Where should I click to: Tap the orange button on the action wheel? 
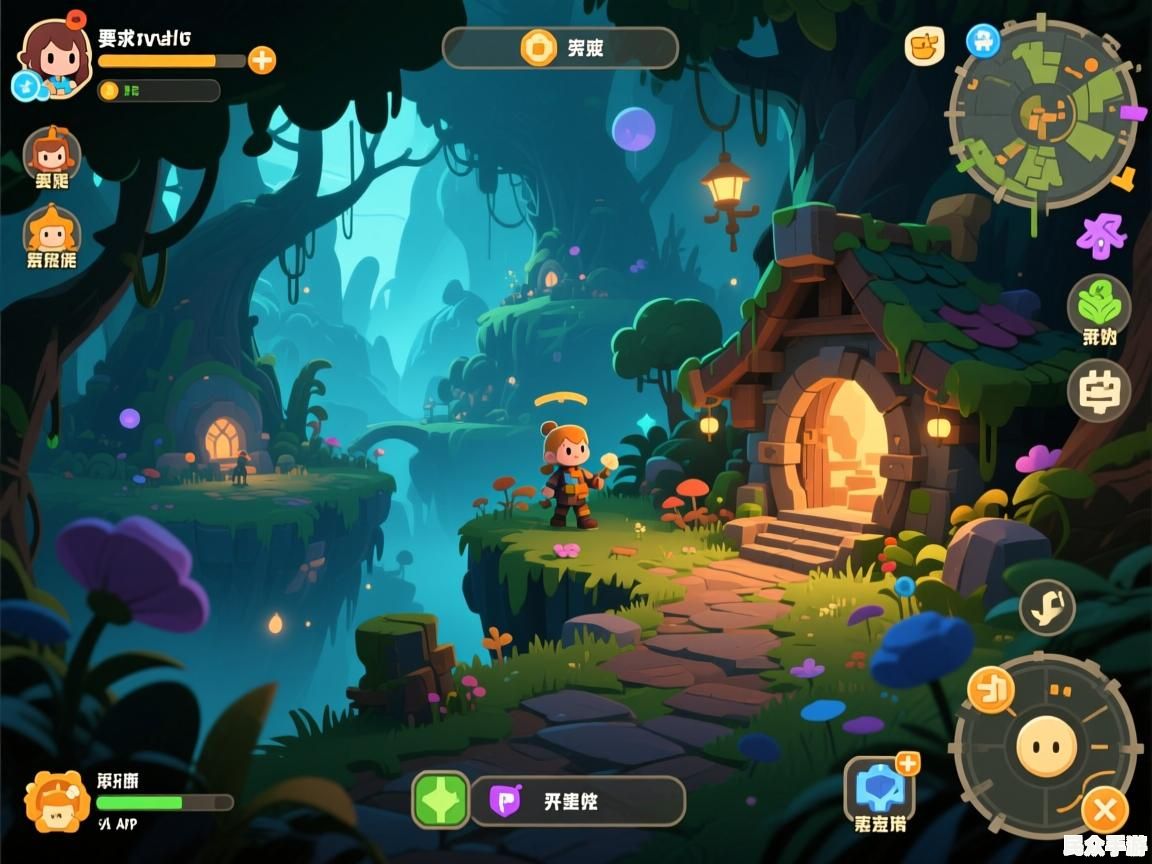[x=990, y=690]
